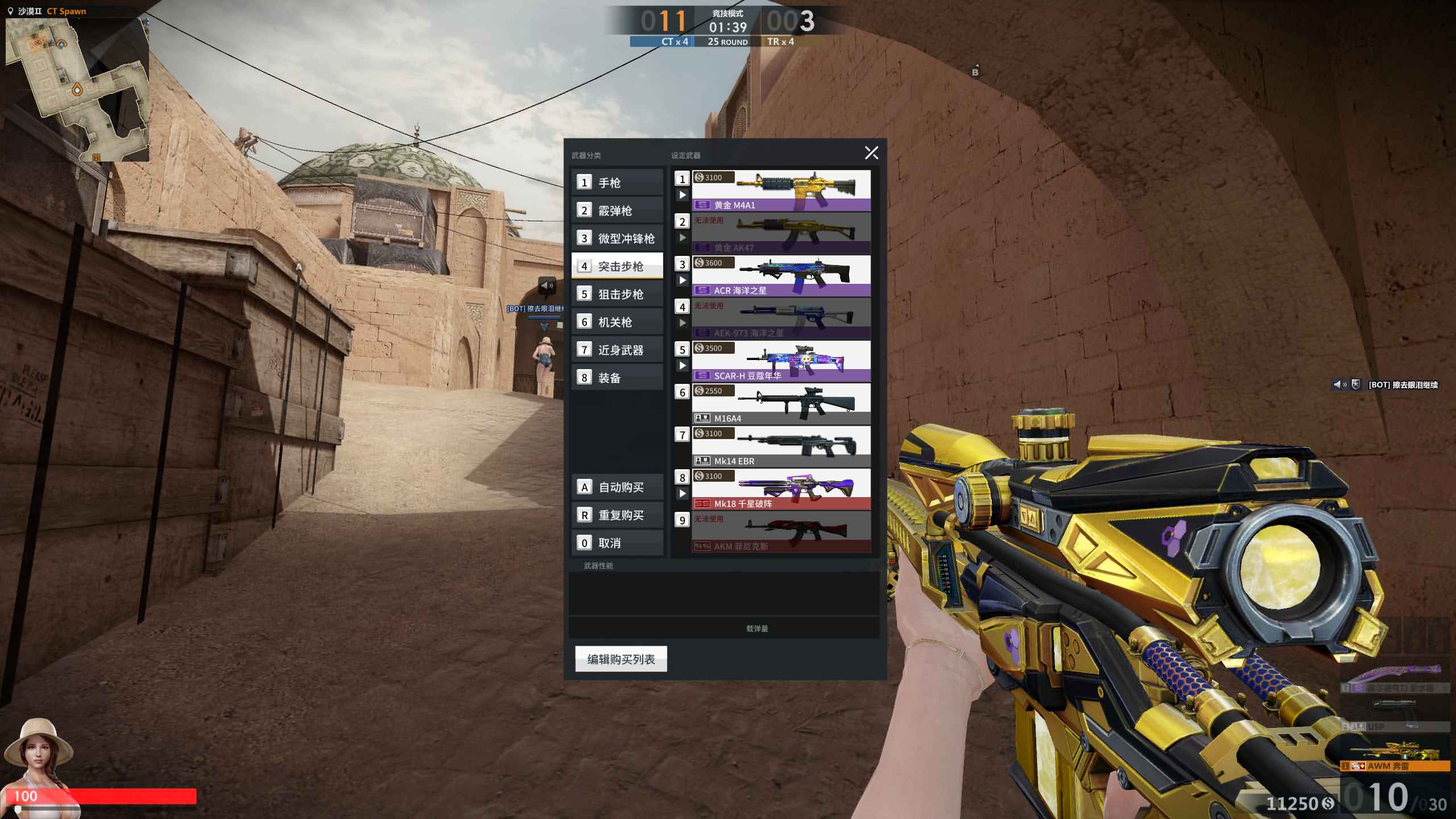This screenshot has width=1456, height=819.
Task: Show the 近身武器 melee category
Action: [x=617, y=350]
